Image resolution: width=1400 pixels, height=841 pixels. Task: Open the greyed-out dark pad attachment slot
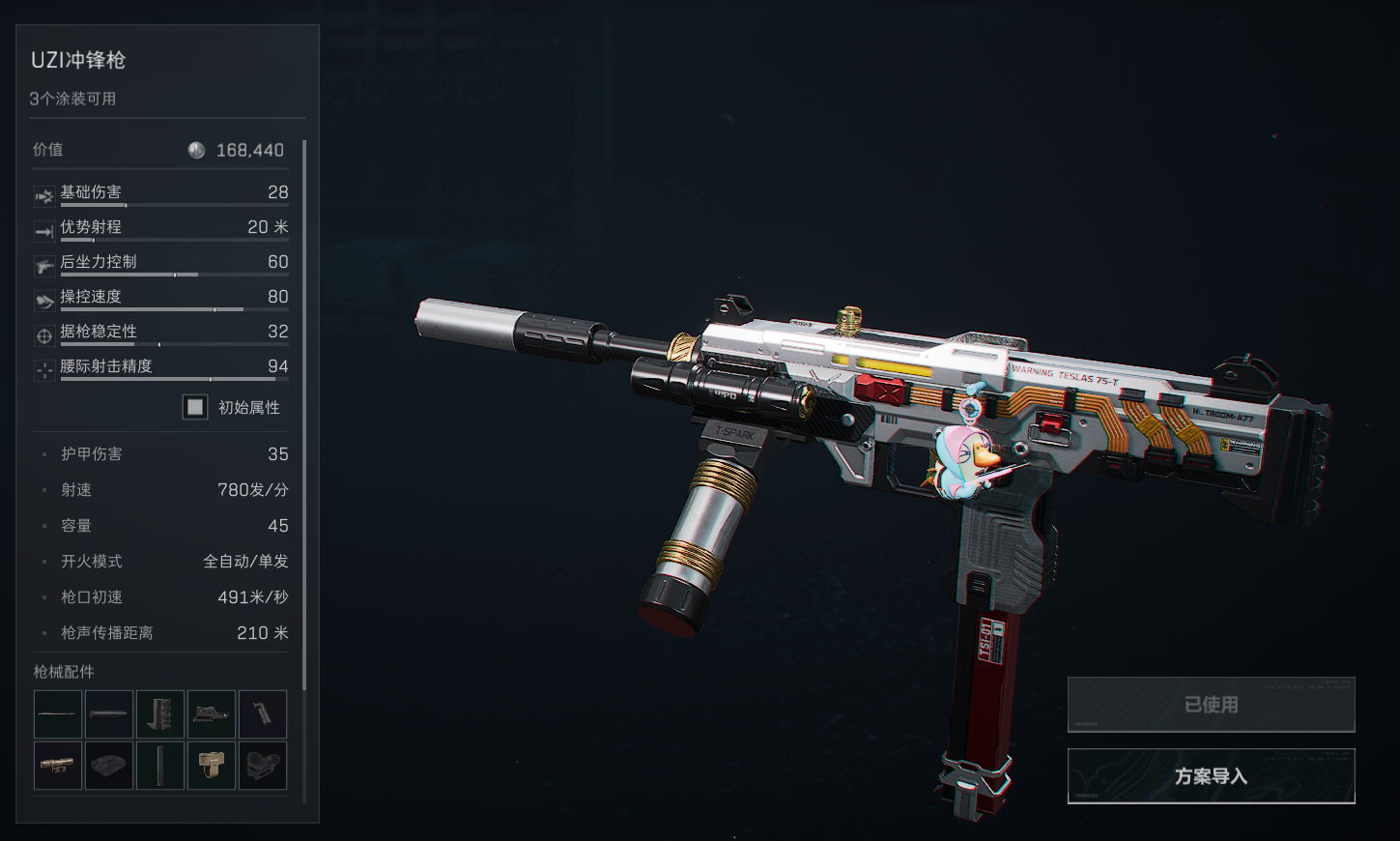coord(109,766)
